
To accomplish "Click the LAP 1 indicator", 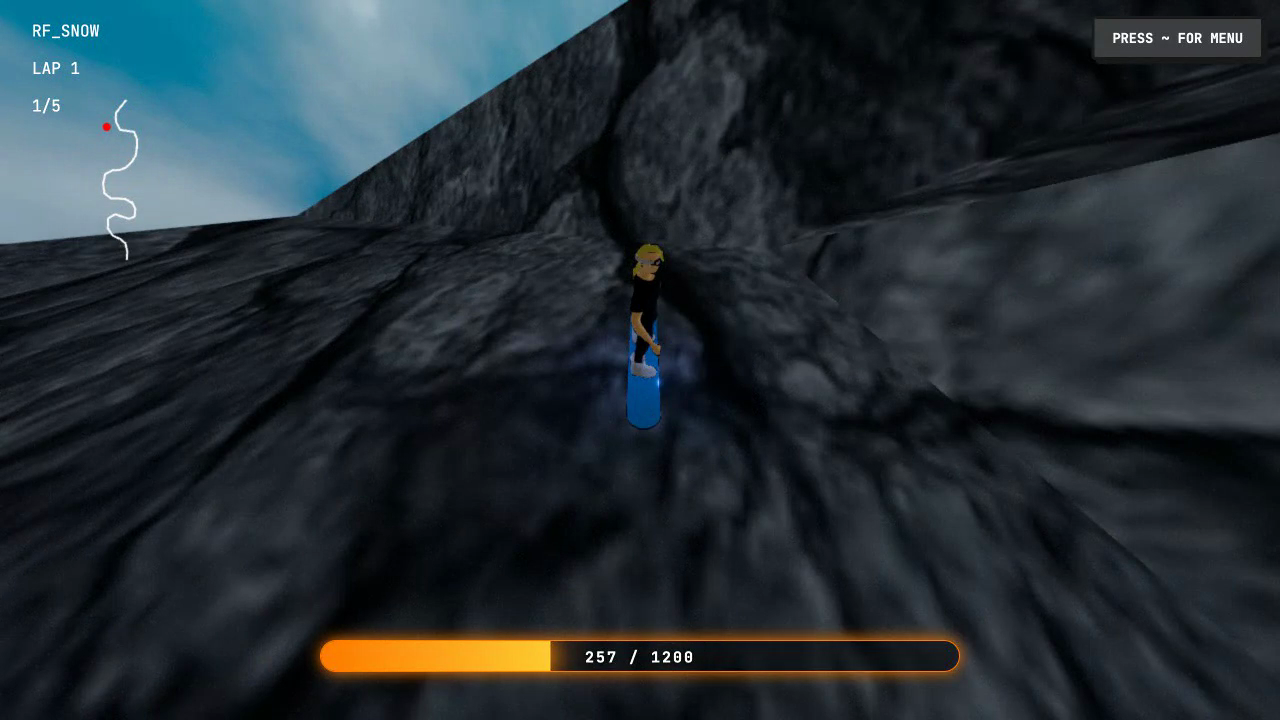I will pos(56,68).
